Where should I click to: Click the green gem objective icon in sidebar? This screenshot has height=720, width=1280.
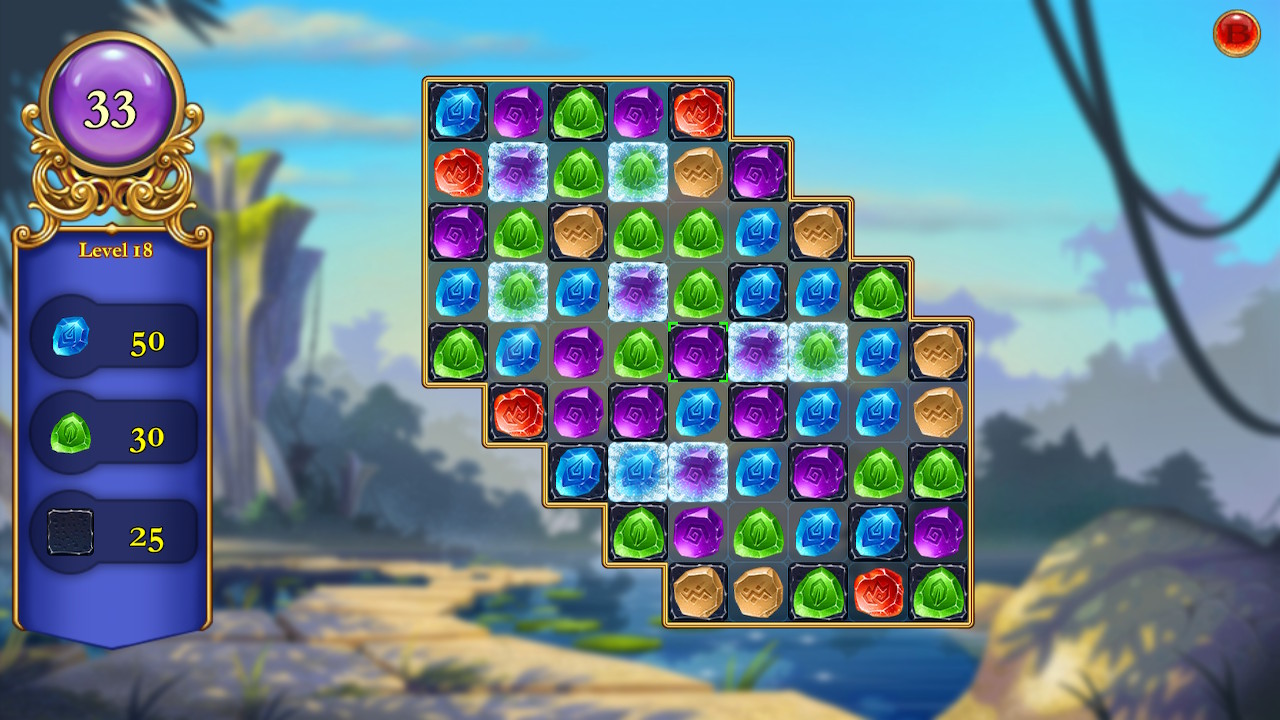(x=72, y=435)
